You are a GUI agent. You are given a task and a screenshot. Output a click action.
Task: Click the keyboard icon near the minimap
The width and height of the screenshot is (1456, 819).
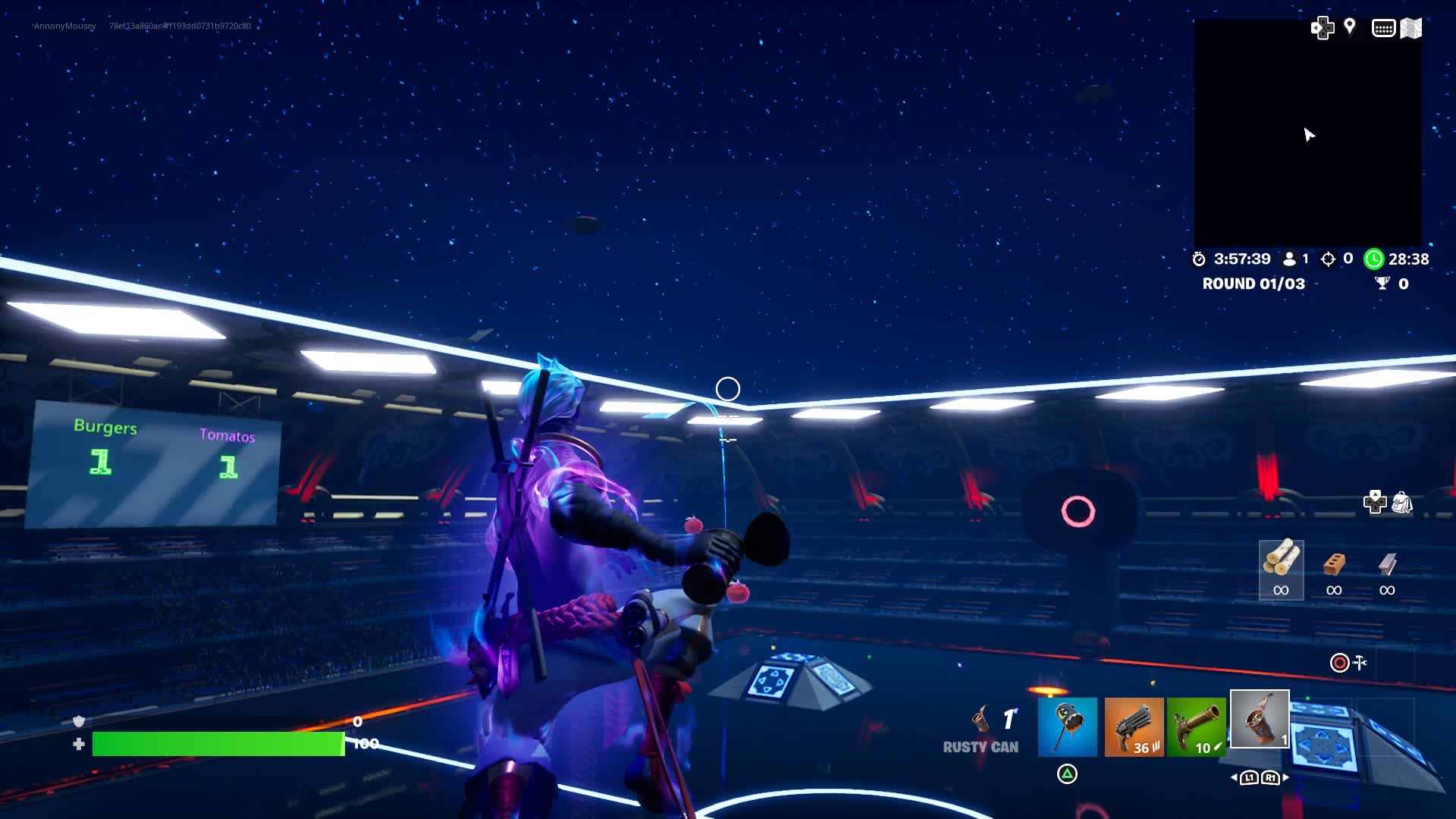(1385, 27)
